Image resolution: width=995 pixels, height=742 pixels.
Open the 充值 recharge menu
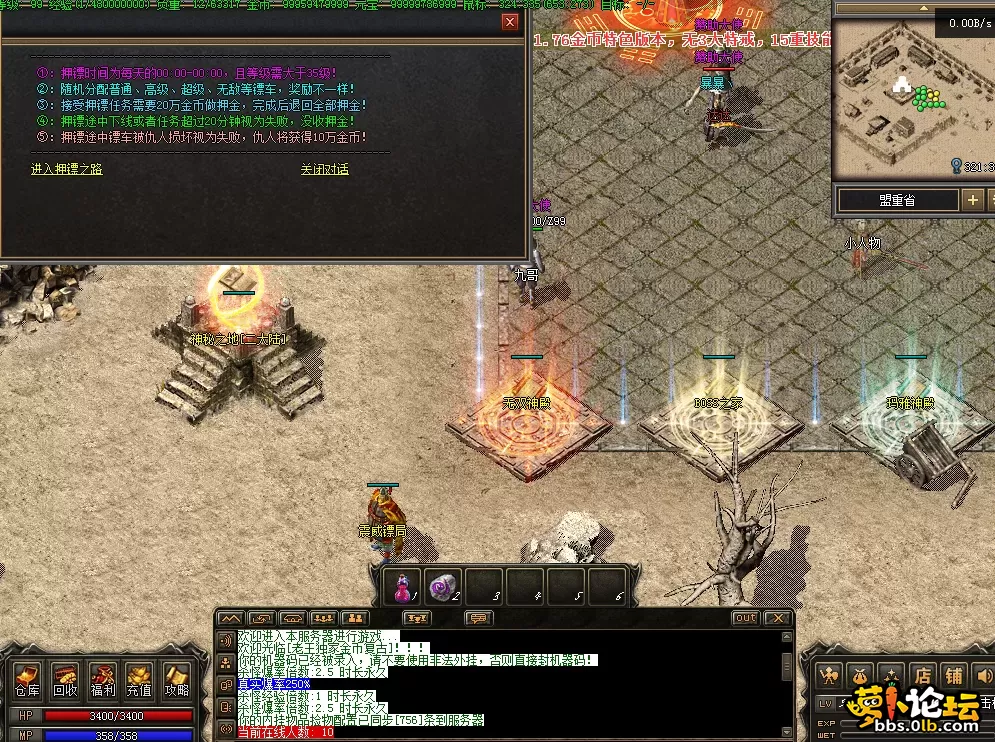click(x=140, y=680)
